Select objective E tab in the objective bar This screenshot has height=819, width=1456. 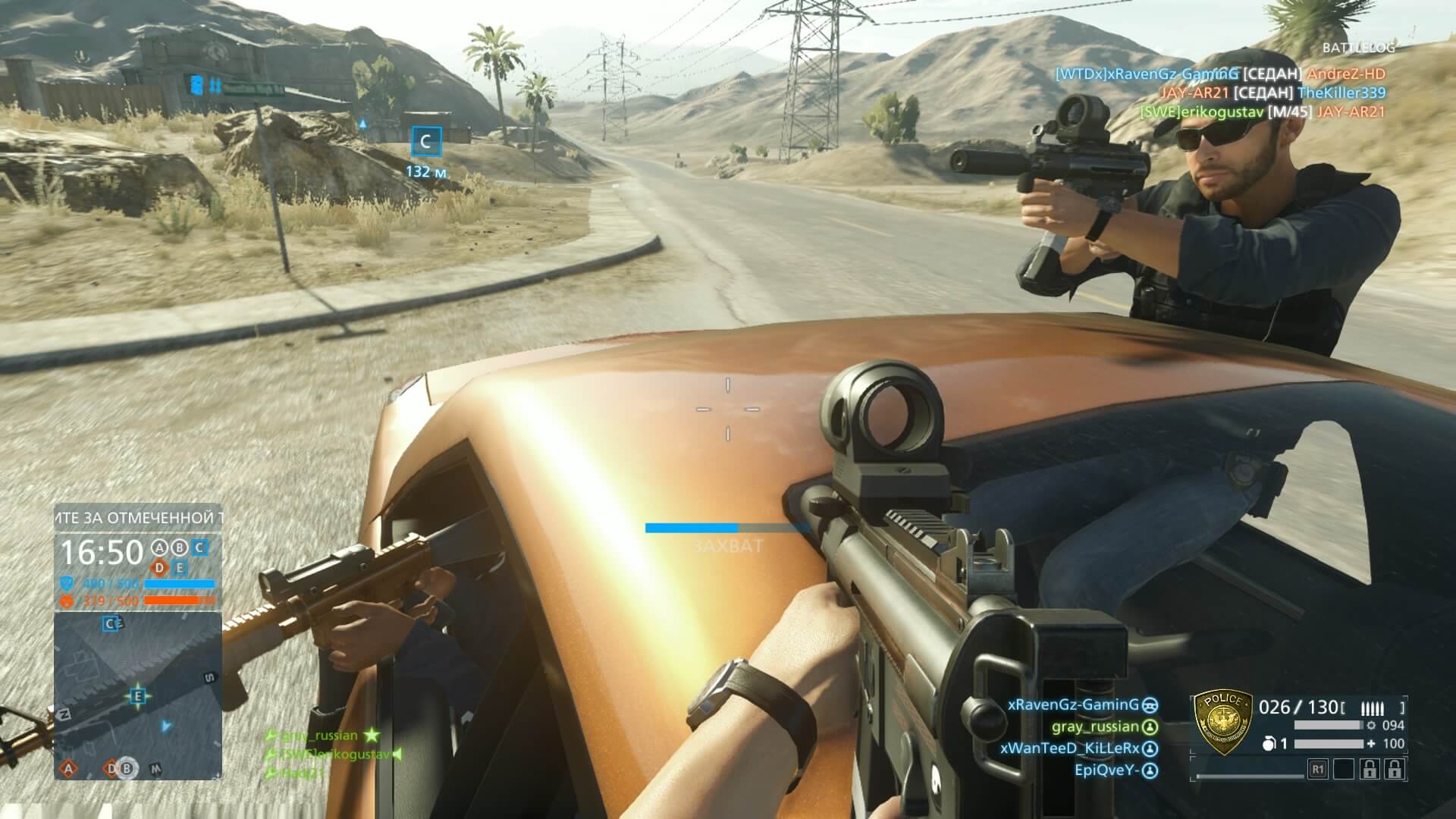pos(180,567)
